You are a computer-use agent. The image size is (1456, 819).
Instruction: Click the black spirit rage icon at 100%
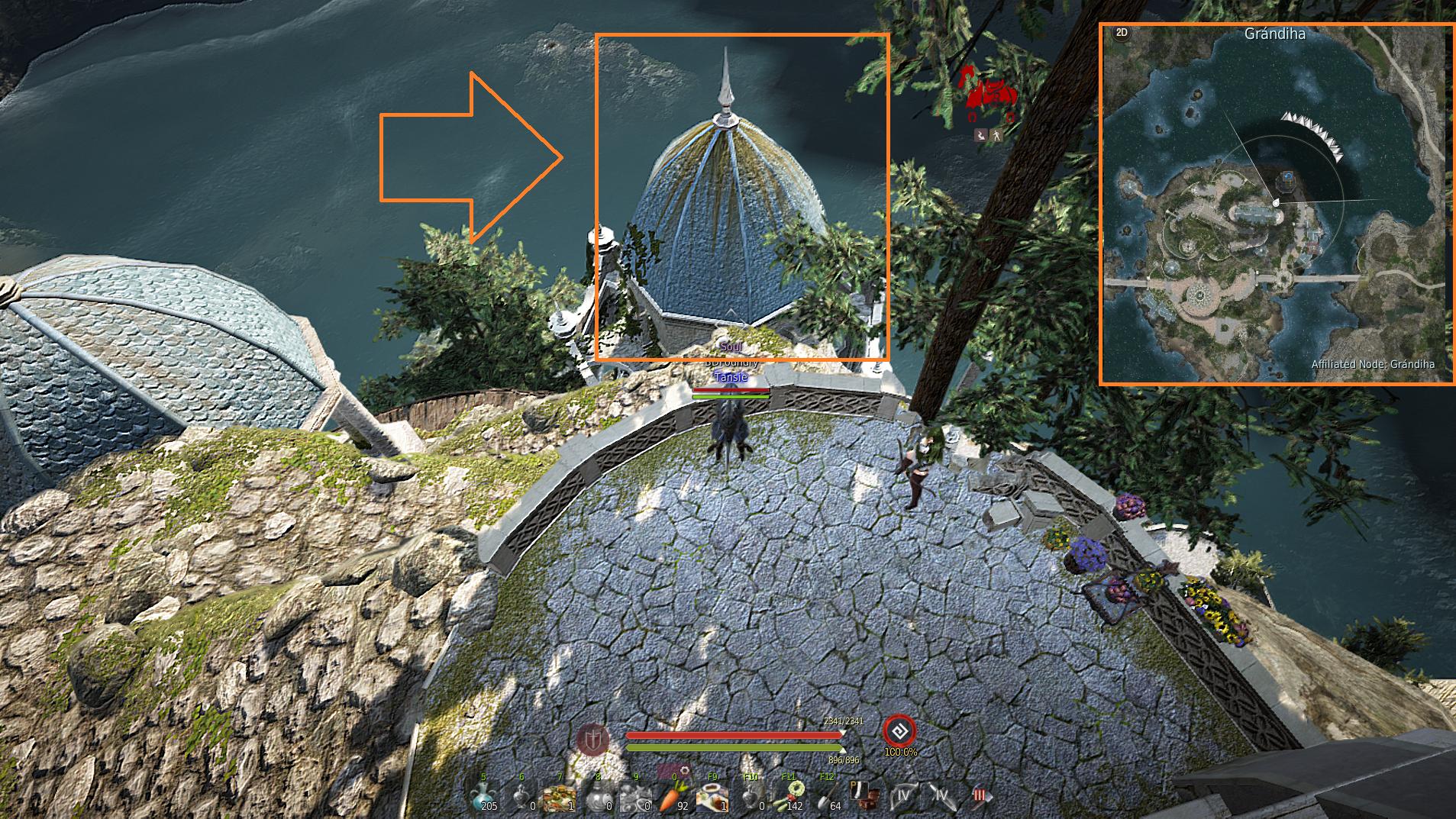[899, 731]
